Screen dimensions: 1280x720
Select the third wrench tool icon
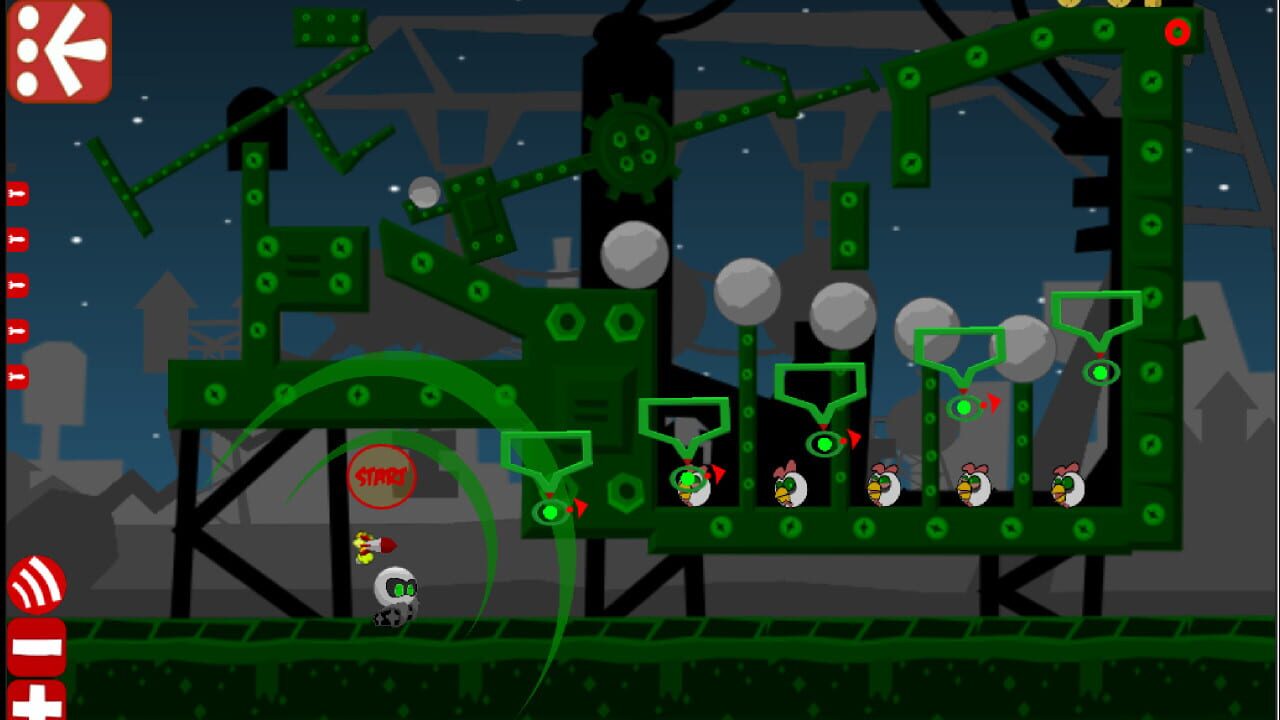[18, 284]
